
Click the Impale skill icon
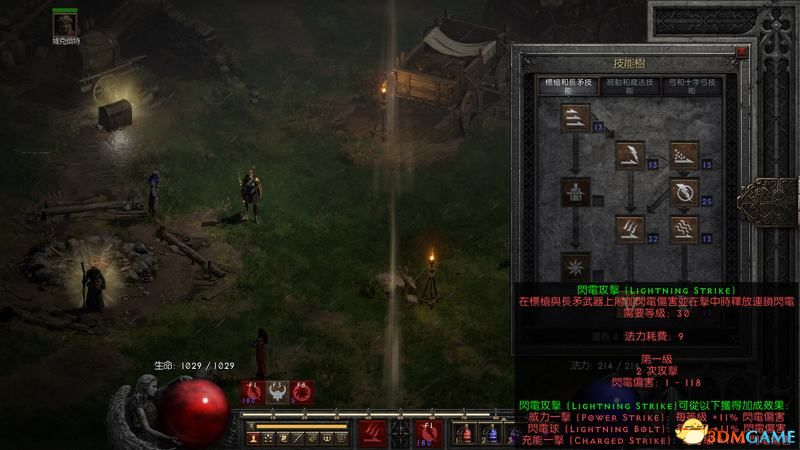click(575, 191)
